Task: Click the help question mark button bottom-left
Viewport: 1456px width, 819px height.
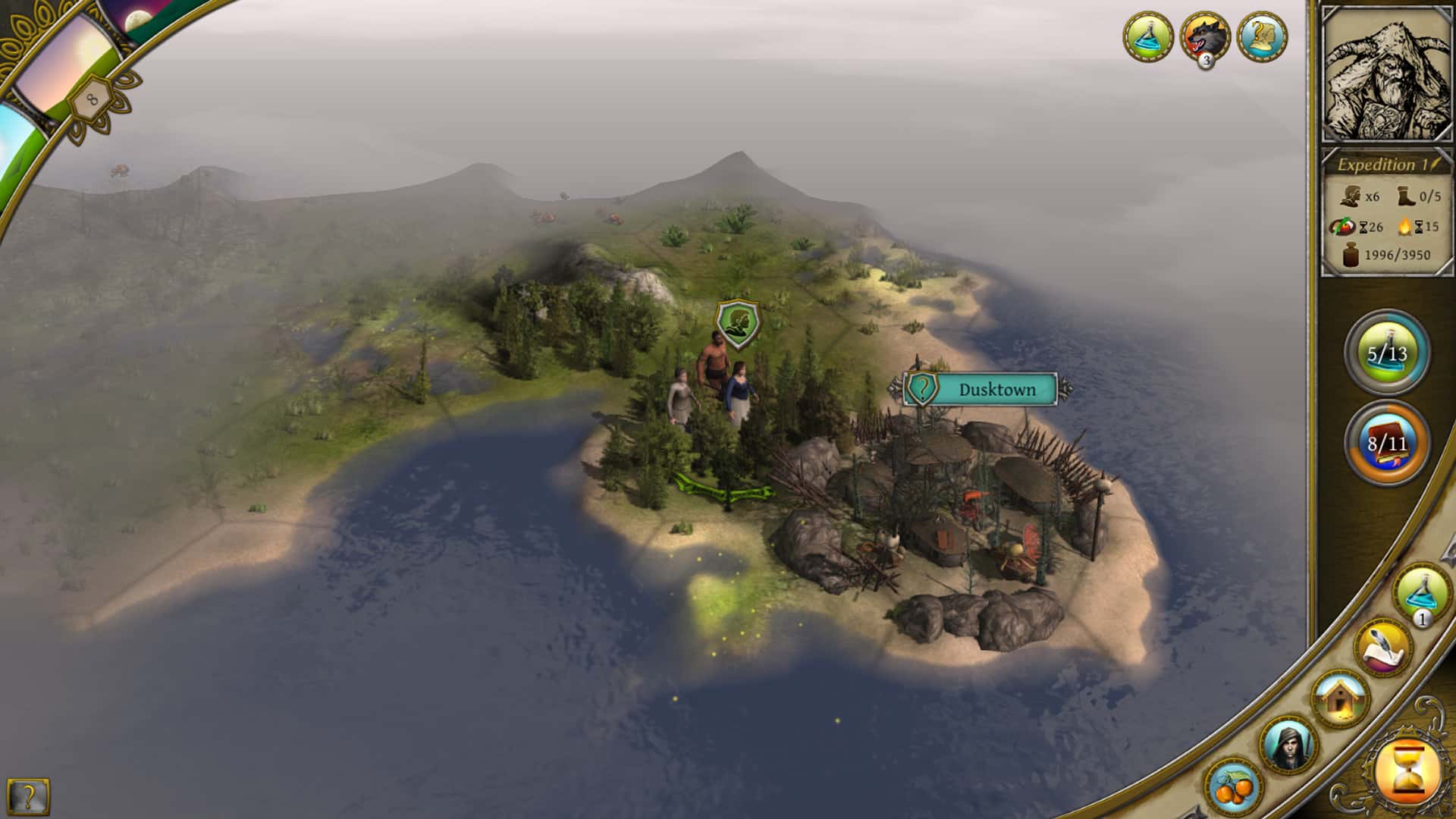Action: tap(27, 795)
